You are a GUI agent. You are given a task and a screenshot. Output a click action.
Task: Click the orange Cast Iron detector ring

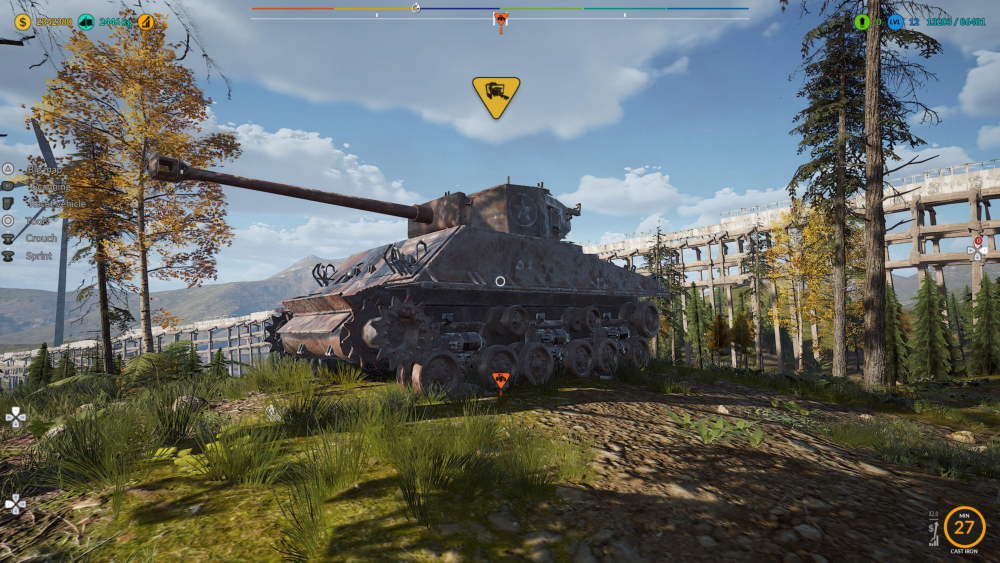(964, 527)
